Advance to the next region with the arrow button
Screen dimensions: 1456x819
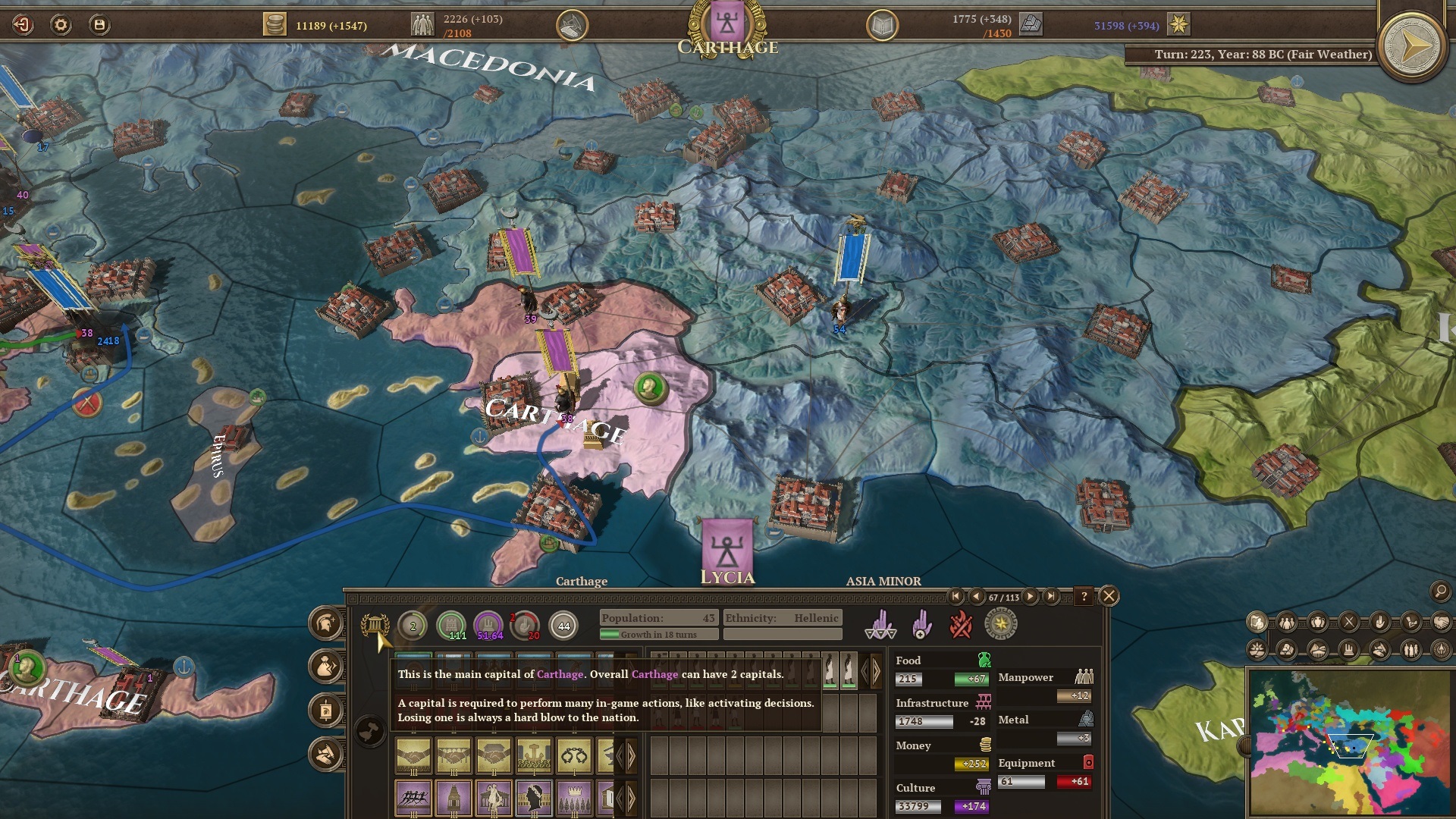tap(1031, 597)
